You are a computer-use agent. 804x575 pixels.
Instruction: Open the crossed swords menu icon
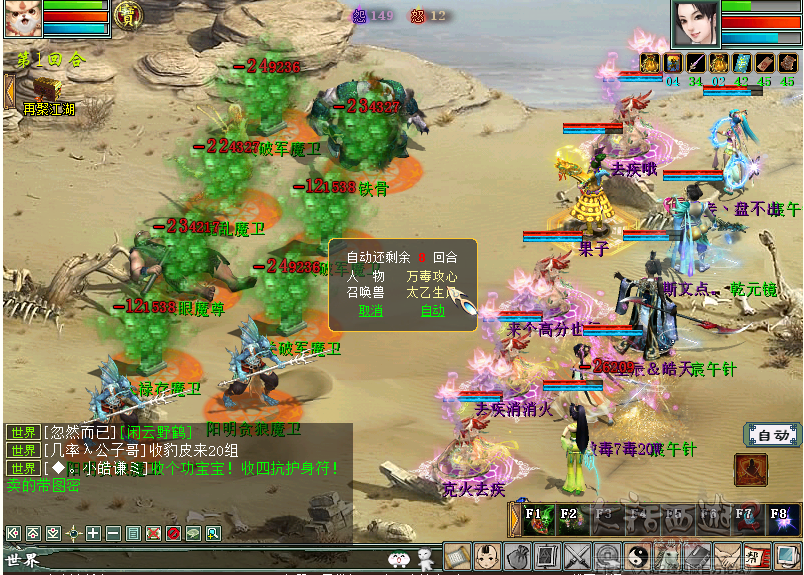pos(577,556)
